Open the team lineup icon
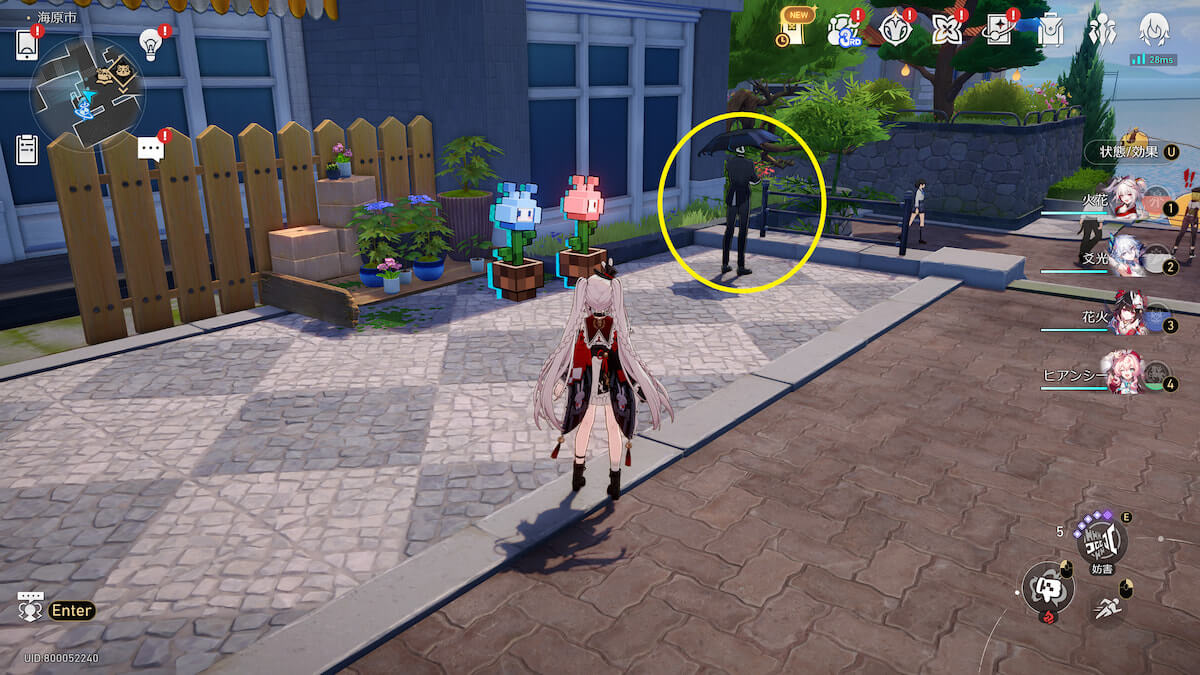Screen dimensions: 1200x675 coord(1102,30)
